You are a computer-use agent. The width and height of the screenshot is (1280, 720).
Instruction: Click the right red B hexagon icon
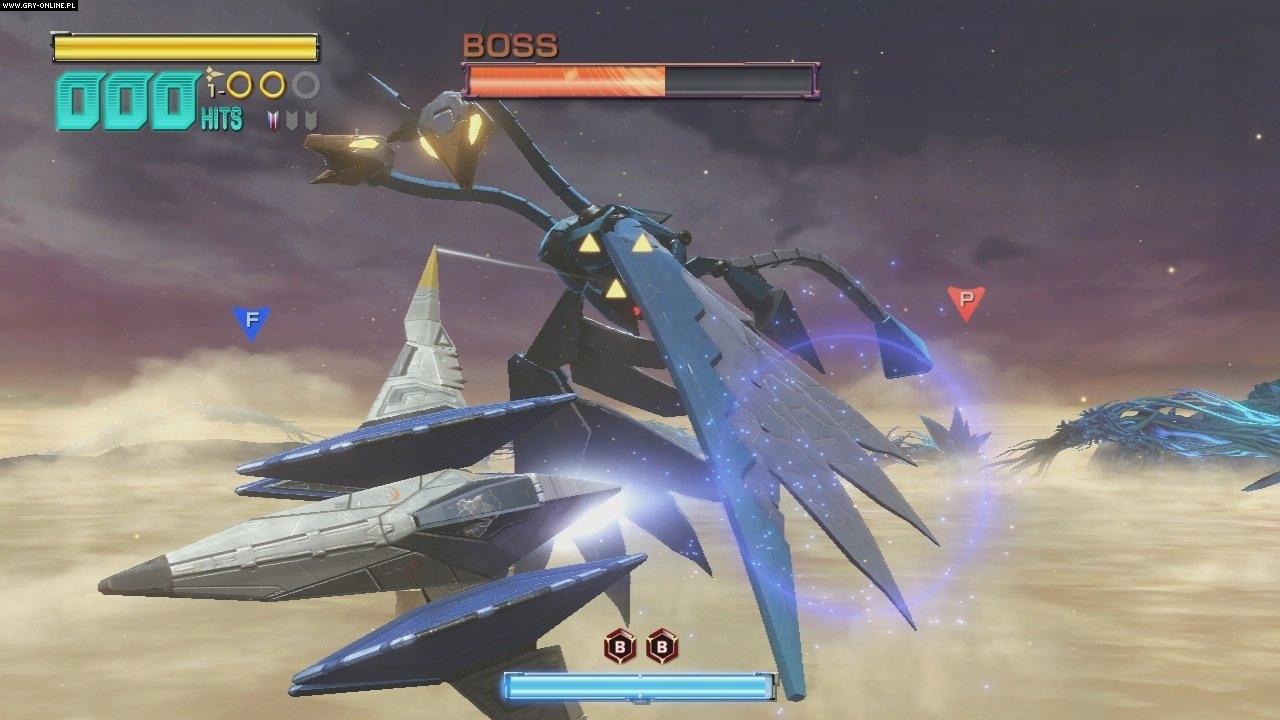tap(664, 646)
